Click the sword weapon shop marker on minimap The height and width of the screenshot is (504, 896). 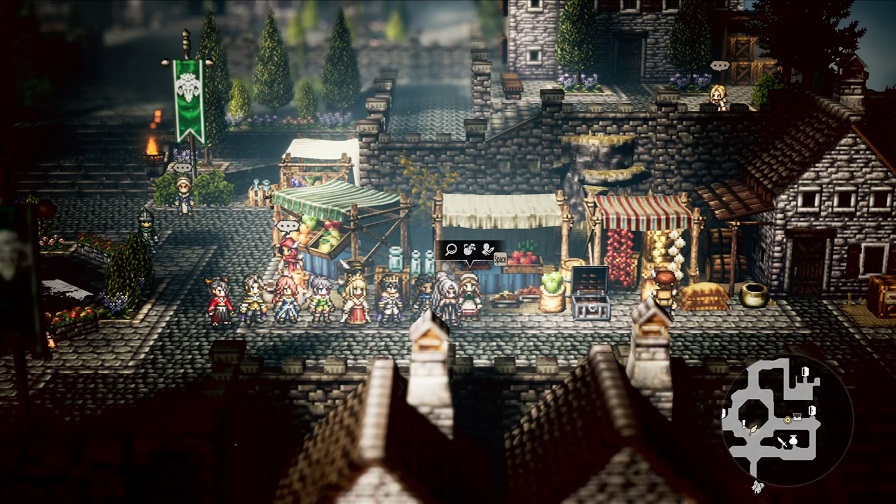782,442
